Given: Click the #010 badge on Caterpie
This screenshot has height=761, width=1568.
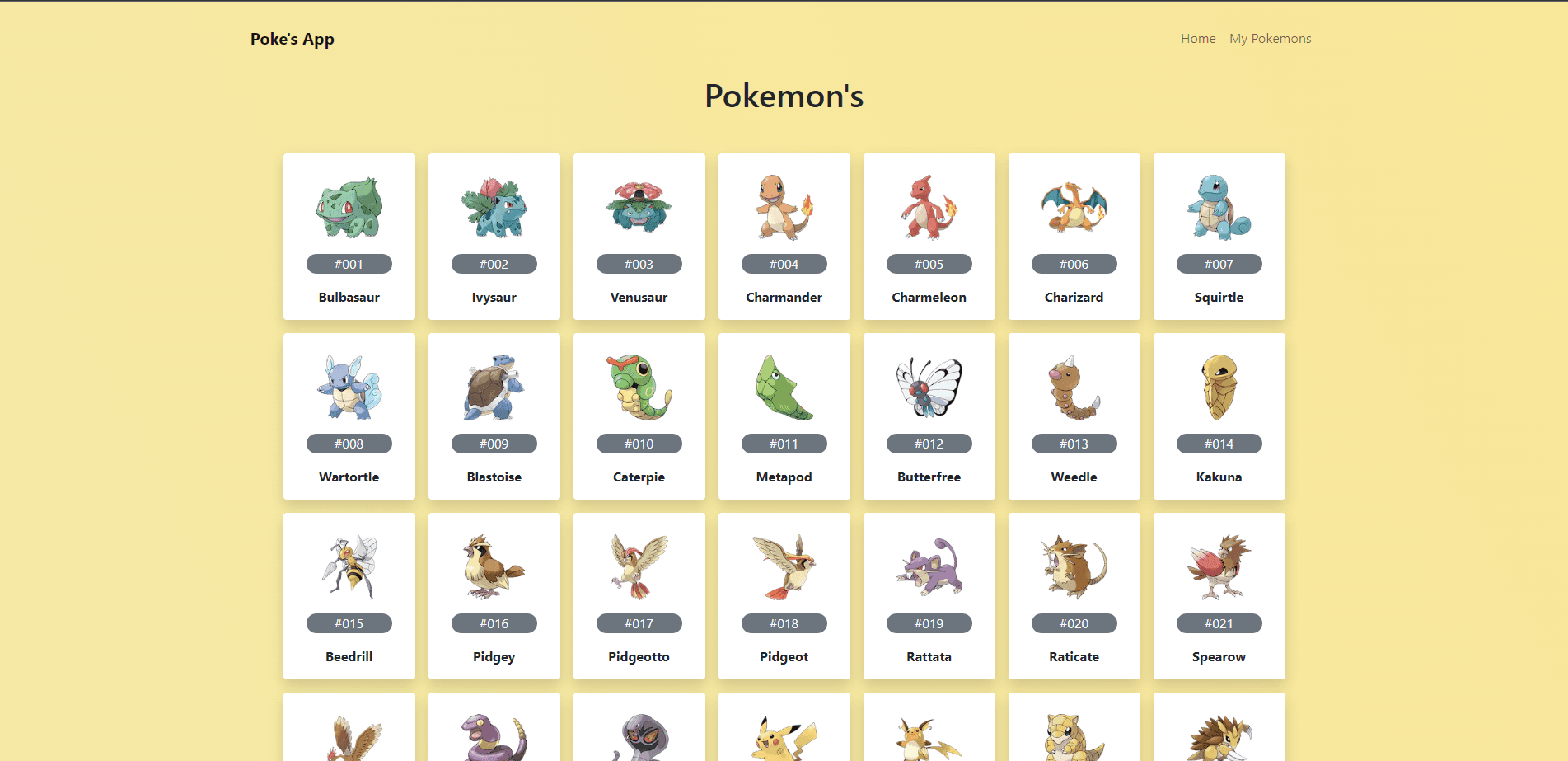Looking at the screenshot, I should click(639, 444).
